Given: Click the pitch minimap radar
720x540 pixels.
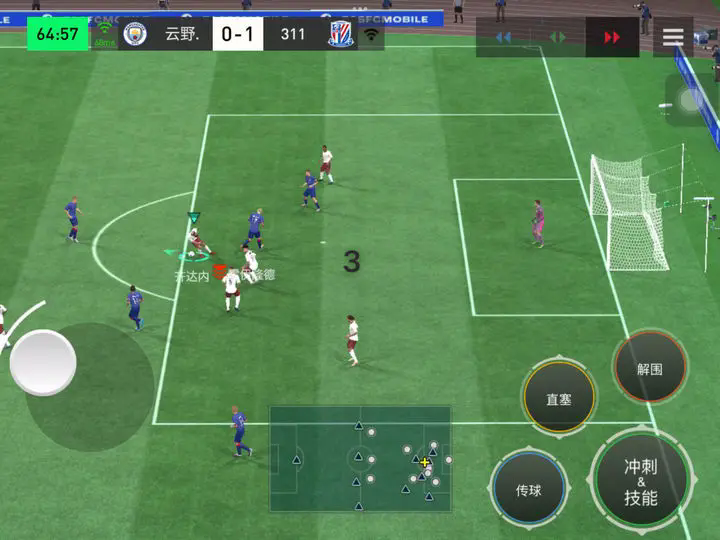Looking at the screenshot, I should [x=360, y=458].
